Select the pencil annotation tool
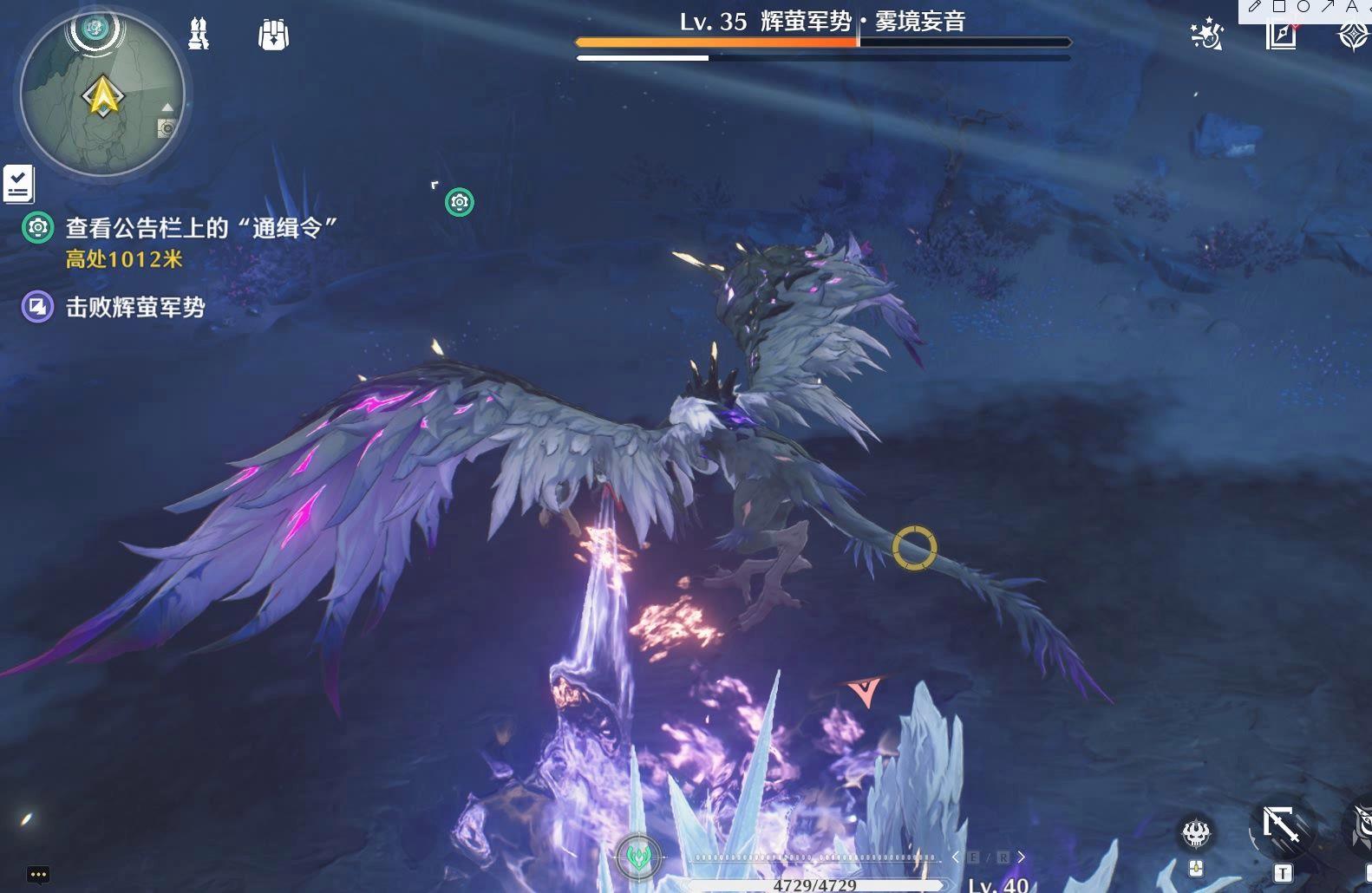Screen dimensions: 1372x893 1255,7
